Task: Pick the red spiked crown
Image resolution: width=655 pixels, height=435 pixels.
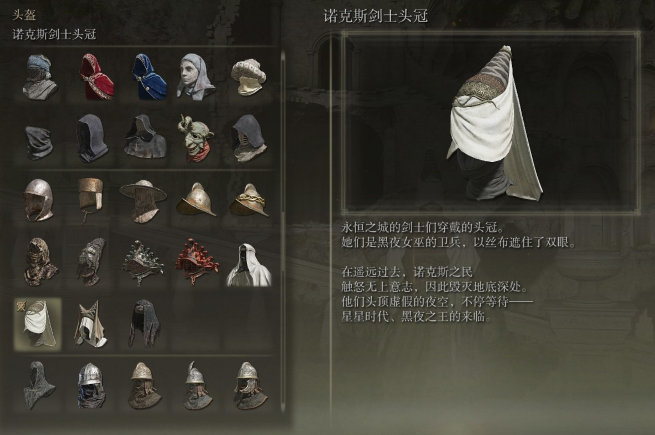Action: (x=197, y=261)
